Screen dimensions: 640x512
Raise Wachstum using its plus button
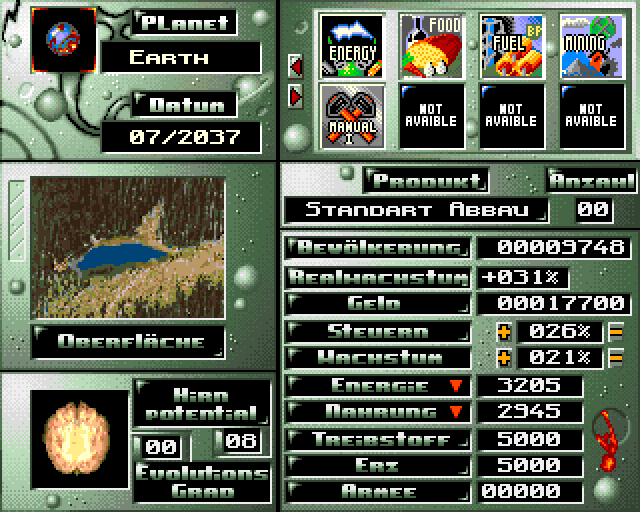tap(503, 358)
